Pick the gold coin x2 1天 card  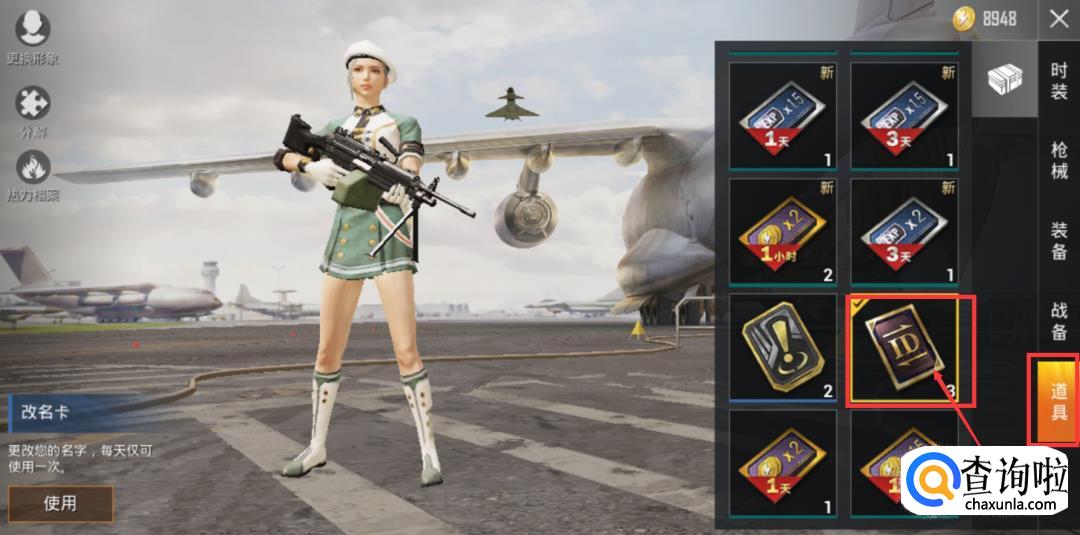[782, 462]
